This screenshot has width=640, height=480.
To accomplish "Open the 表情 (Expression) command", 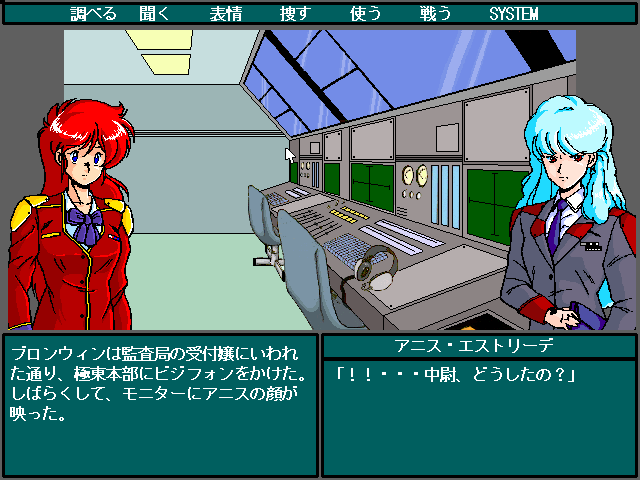I will (225, 14).
